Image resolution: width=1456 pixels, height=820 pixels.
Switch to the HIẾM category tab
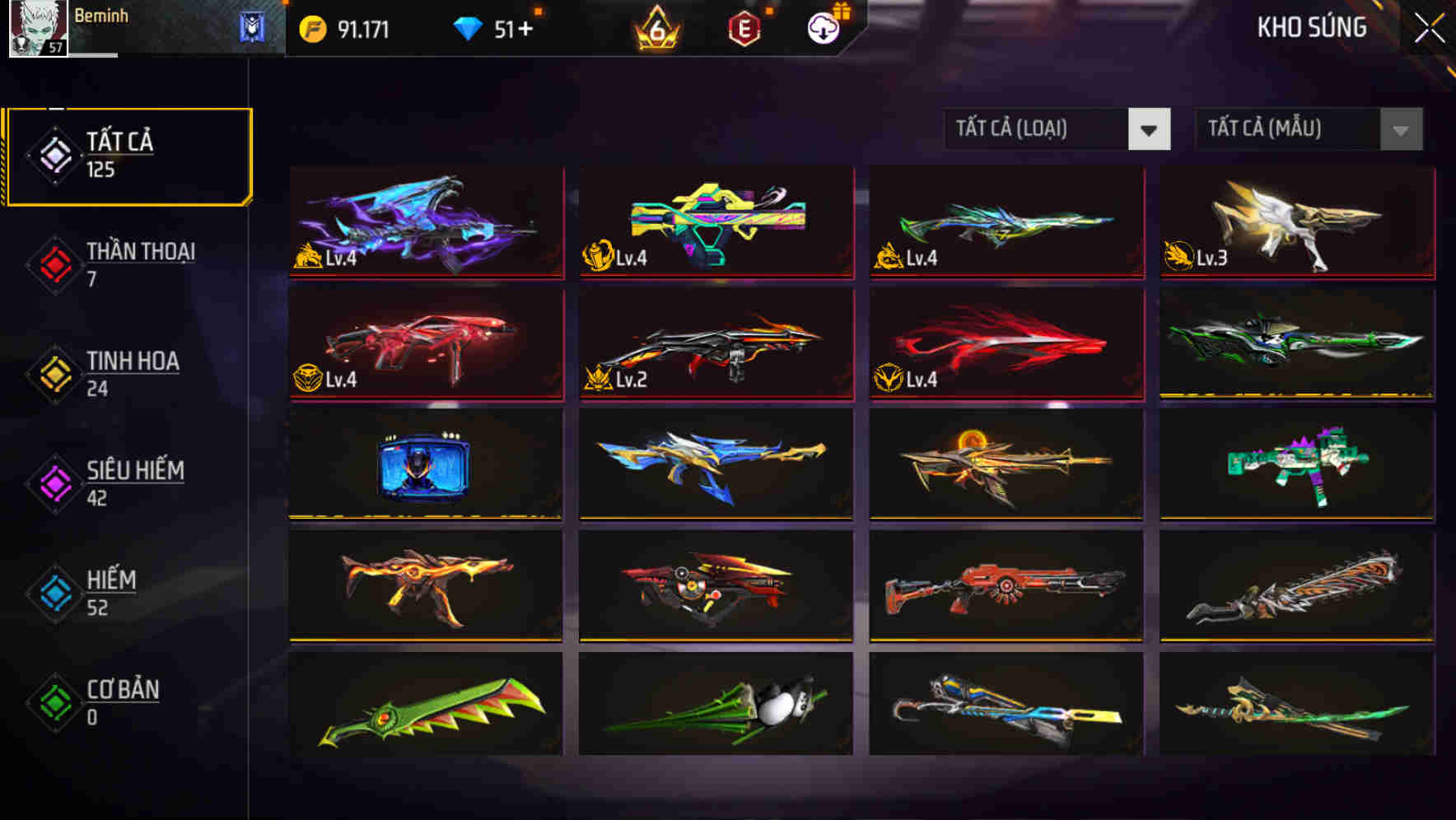click(112, 591)
